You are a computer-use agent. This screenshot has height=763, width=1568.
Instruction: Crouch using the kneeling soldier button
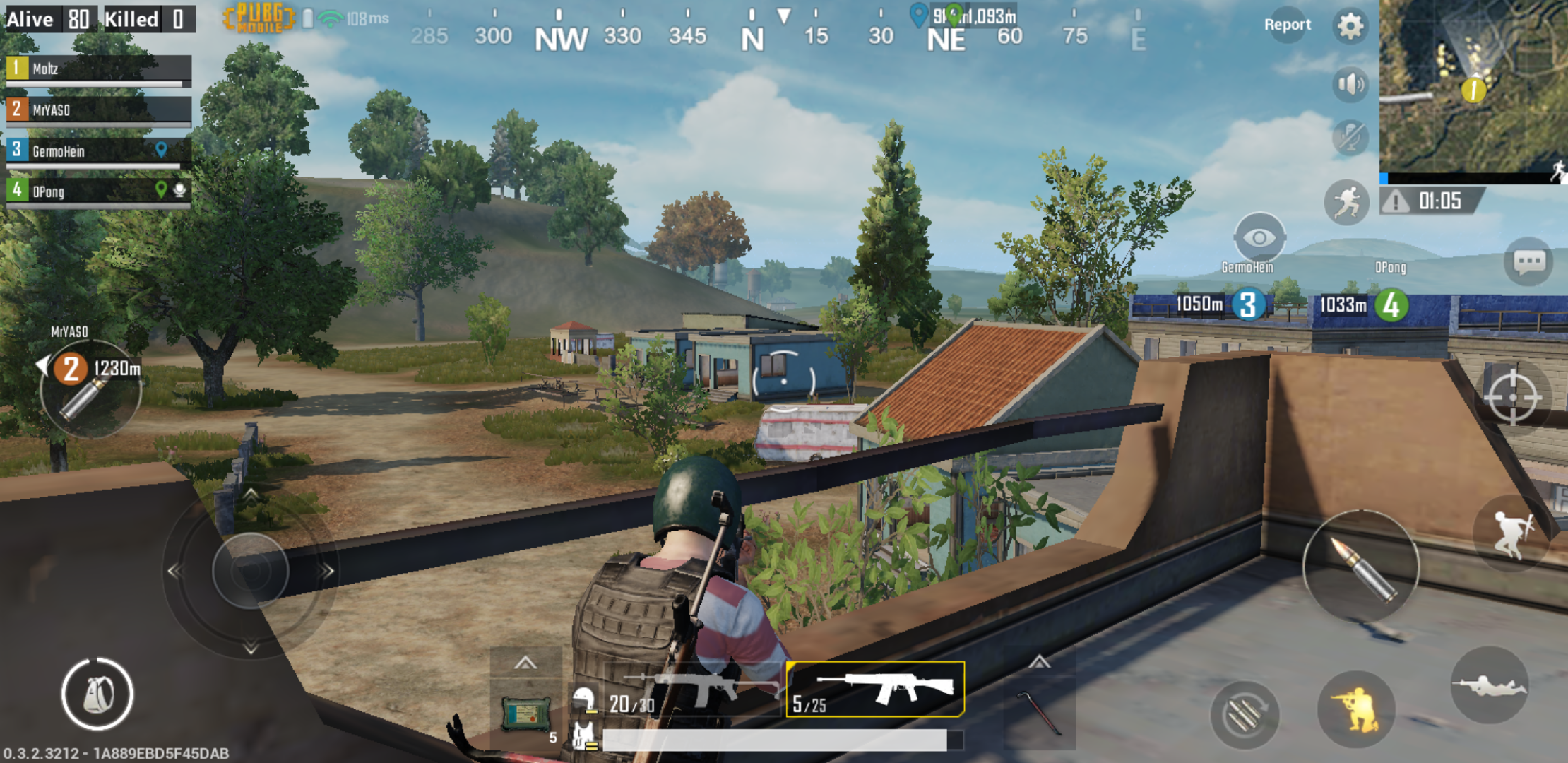tap(1356, 709)
